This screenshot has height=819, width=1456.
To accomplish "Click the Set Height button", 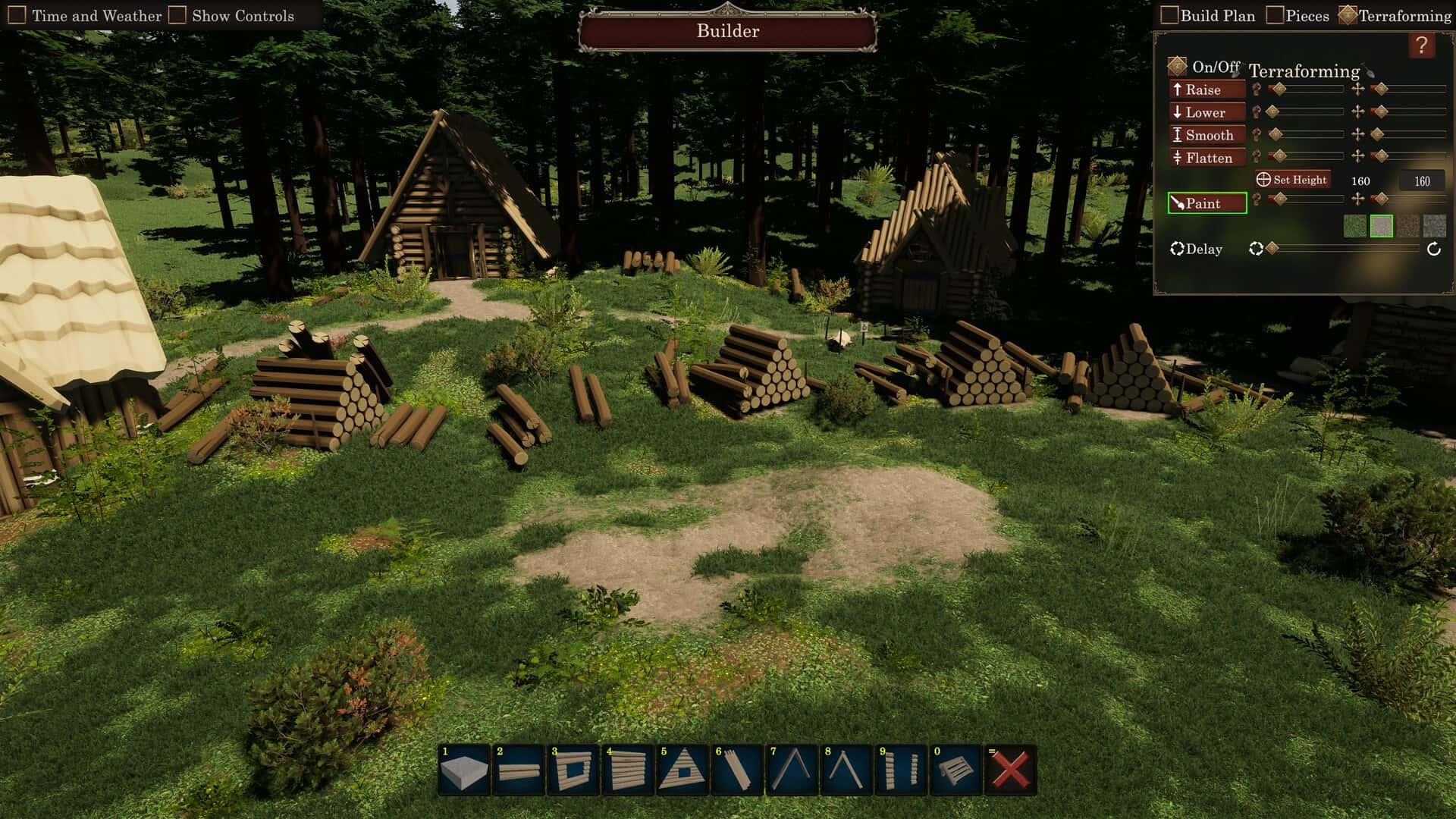I will (x=1293, y=180).
